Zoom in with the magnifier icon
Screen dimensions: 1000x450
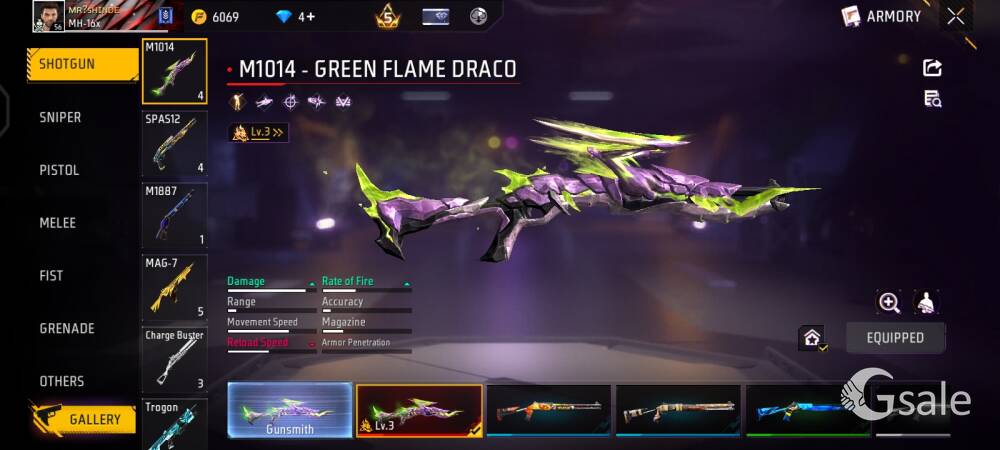[x=888, y=302]
